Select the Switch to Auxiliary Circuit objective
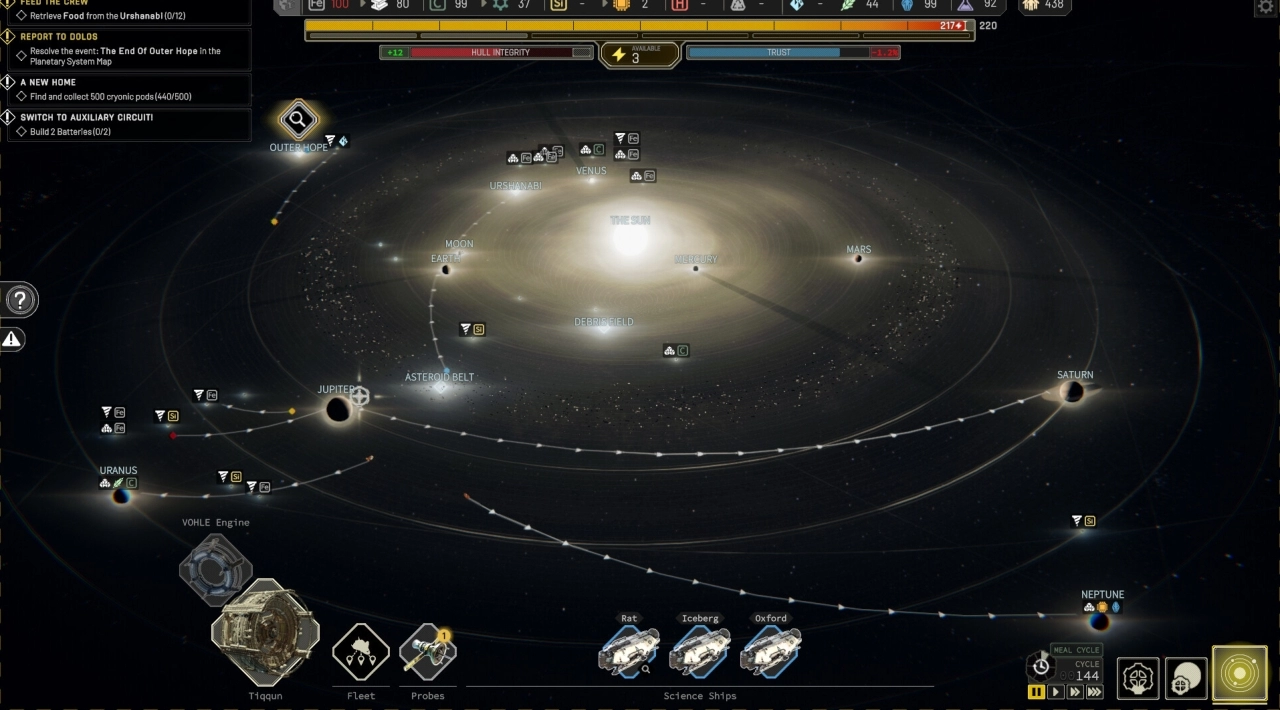The width and height of the screenshot is (1280, 710). pyautogui.click(x=129, y=124)
